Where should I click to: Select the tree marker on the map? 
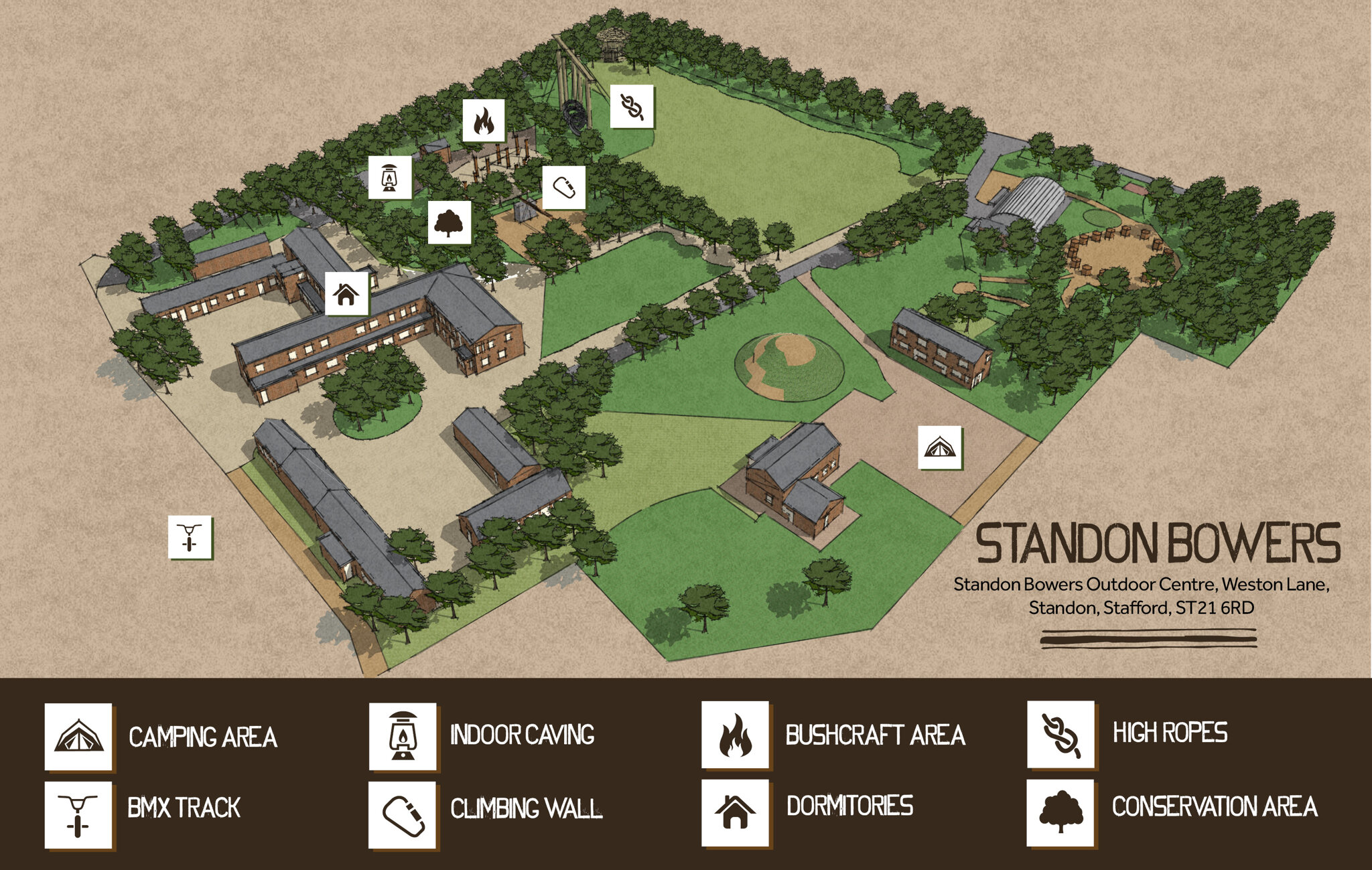(x=449, y=222)
